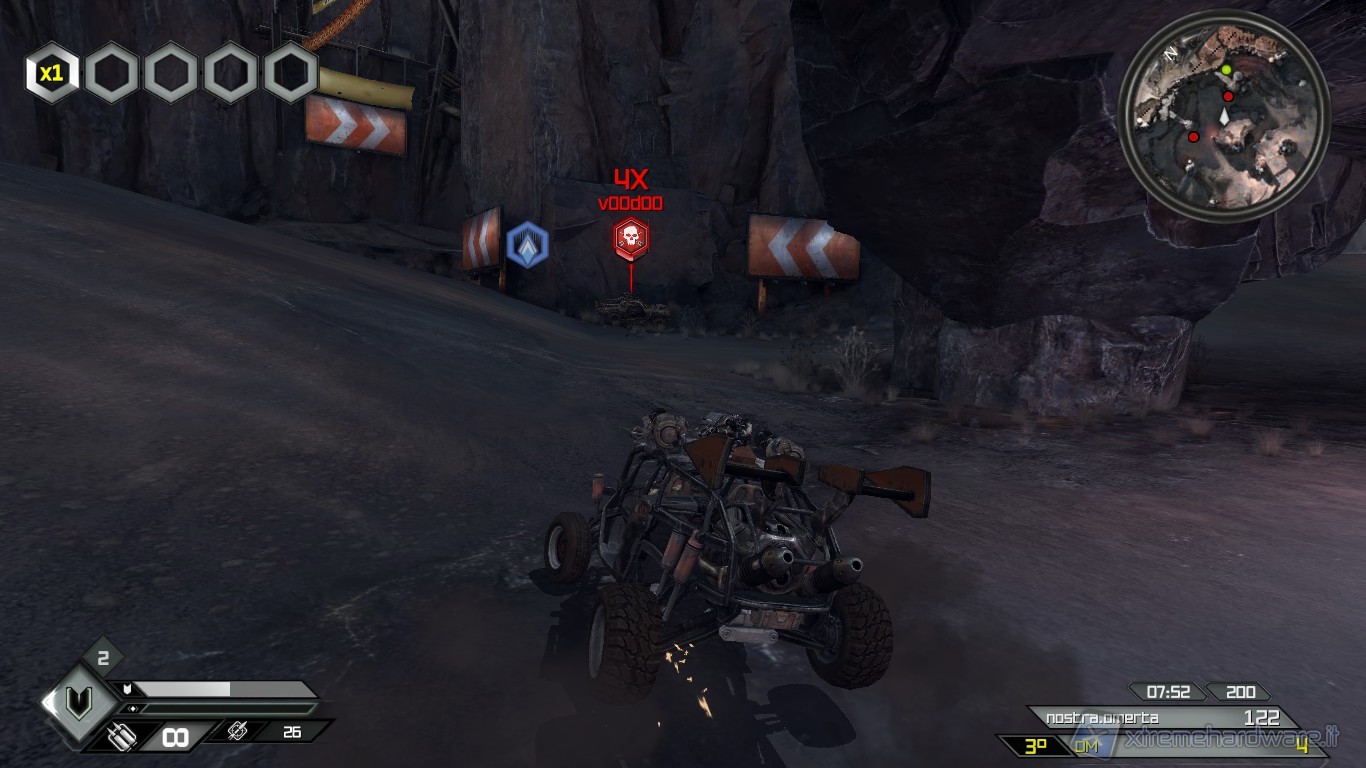The height and width of the screenshot is (768, 1366).
Task: Select the green dot on the minimap
Action: (x=1226, y=70)
